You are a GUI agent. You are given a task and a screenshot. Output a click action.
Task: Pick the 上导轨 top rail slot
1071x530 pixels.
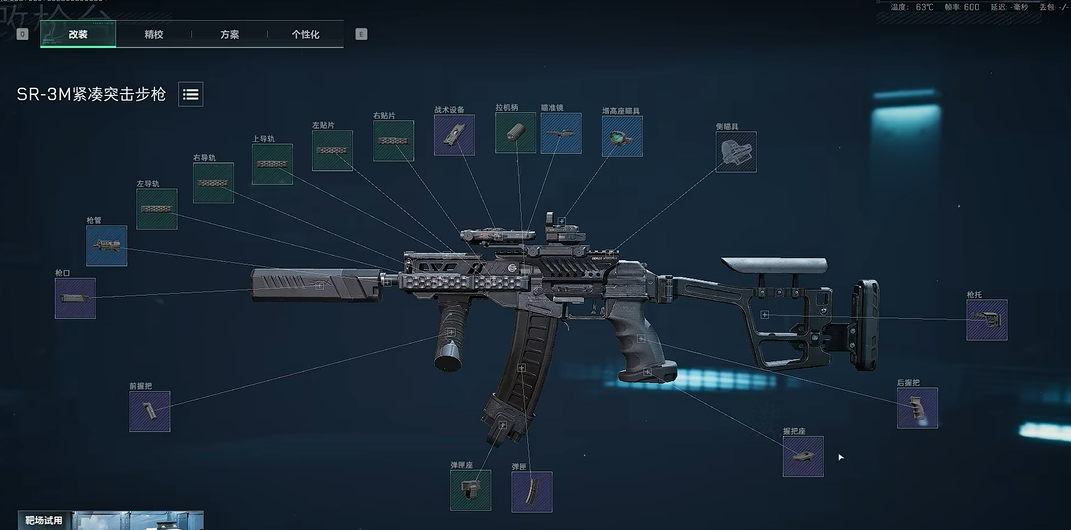coord(272,164)
